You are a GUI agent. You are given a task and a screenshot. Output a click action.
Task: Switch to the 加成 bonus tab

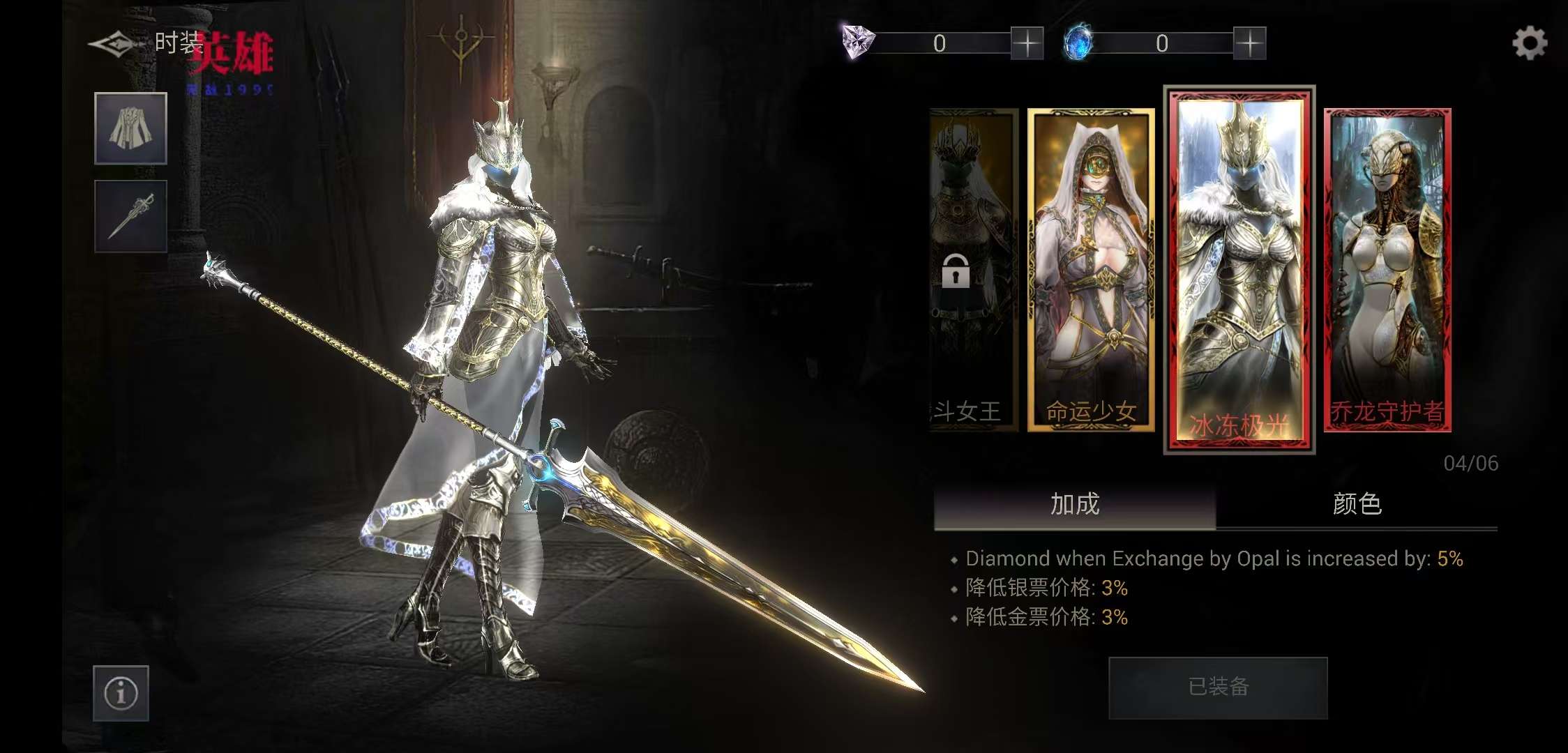pos(1075,504)
